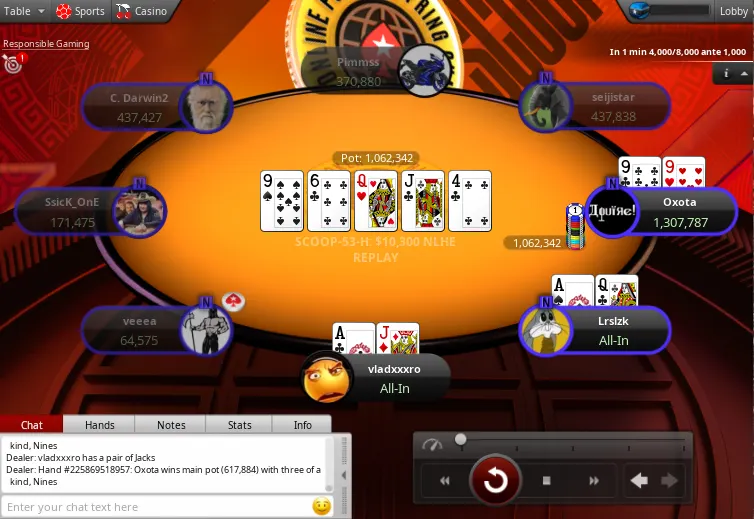This screenshot has width=754, height=519.
Task: Open the emoji picker in chat
Action: 322,506
